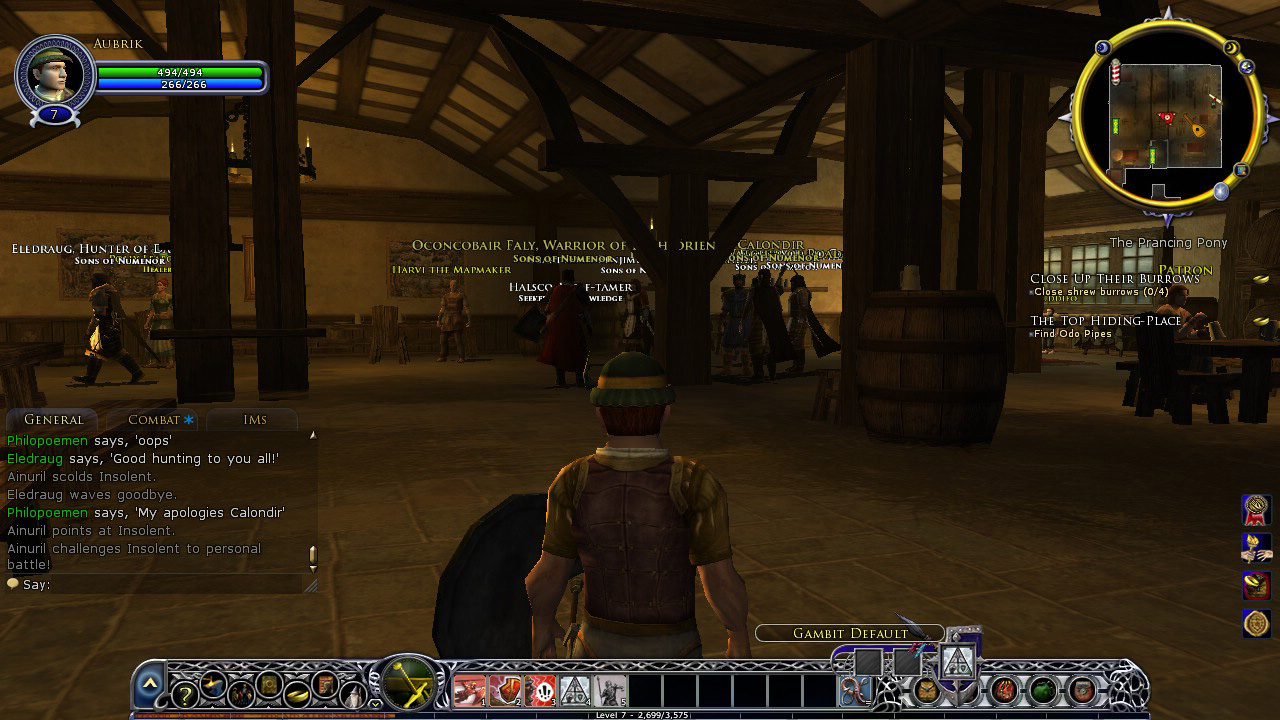Viewport: 1280px width, 720px height.
Task: Click the red ribbon medal alert icon
Action: (x=1256, y=509)
